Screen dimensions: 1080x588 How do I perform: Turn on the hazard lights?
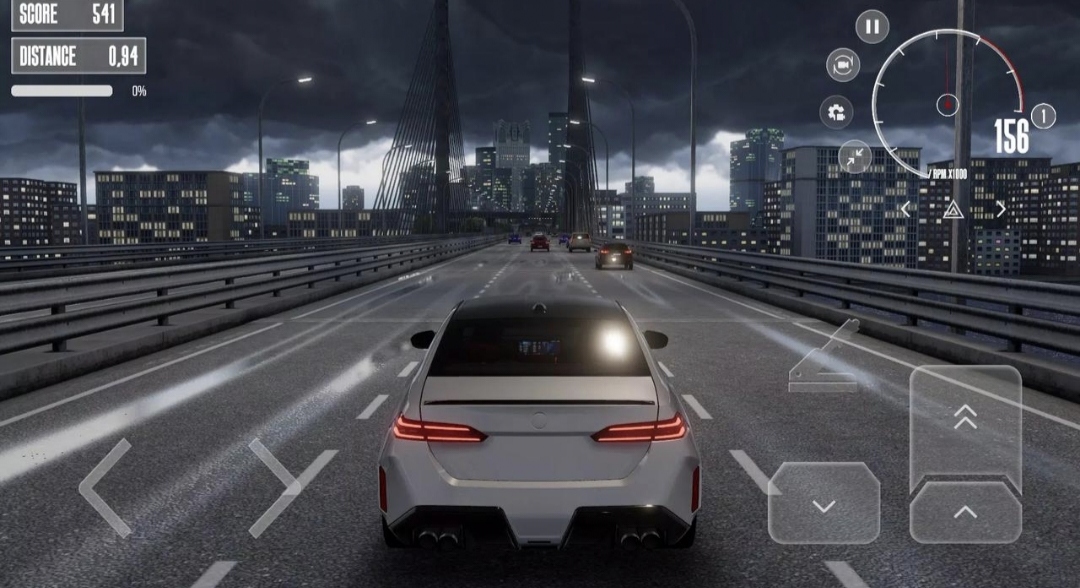953,209
